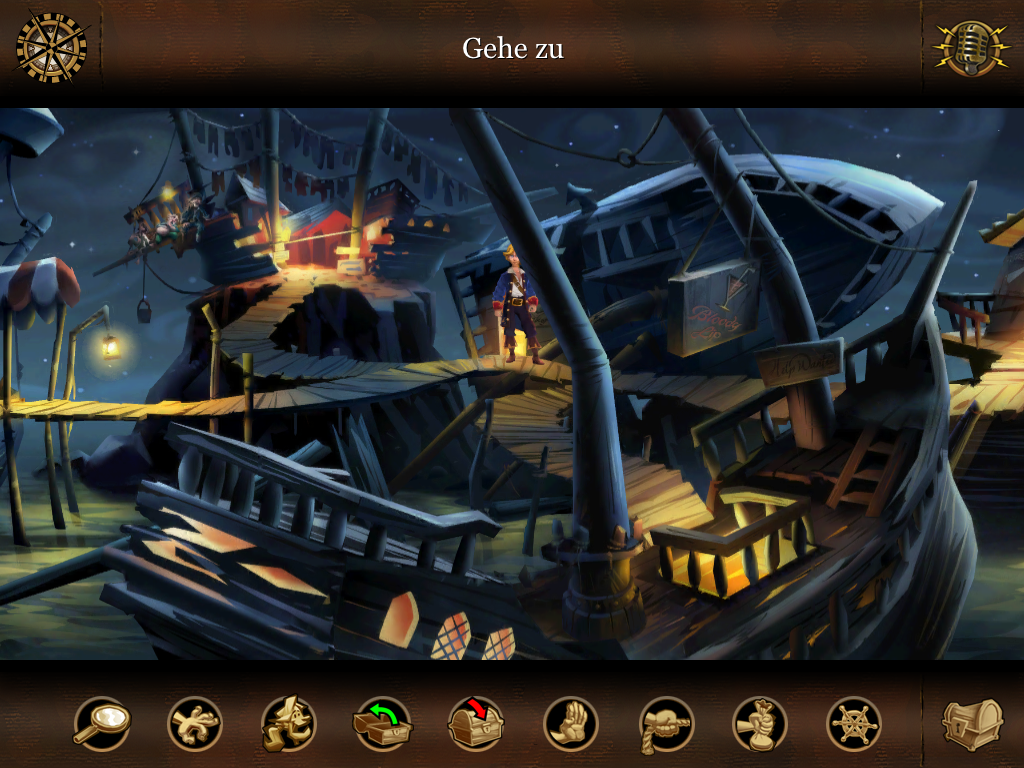
Task: Open the treasure chest inventory
Action: pyautogui.click(x=972, y=723)
